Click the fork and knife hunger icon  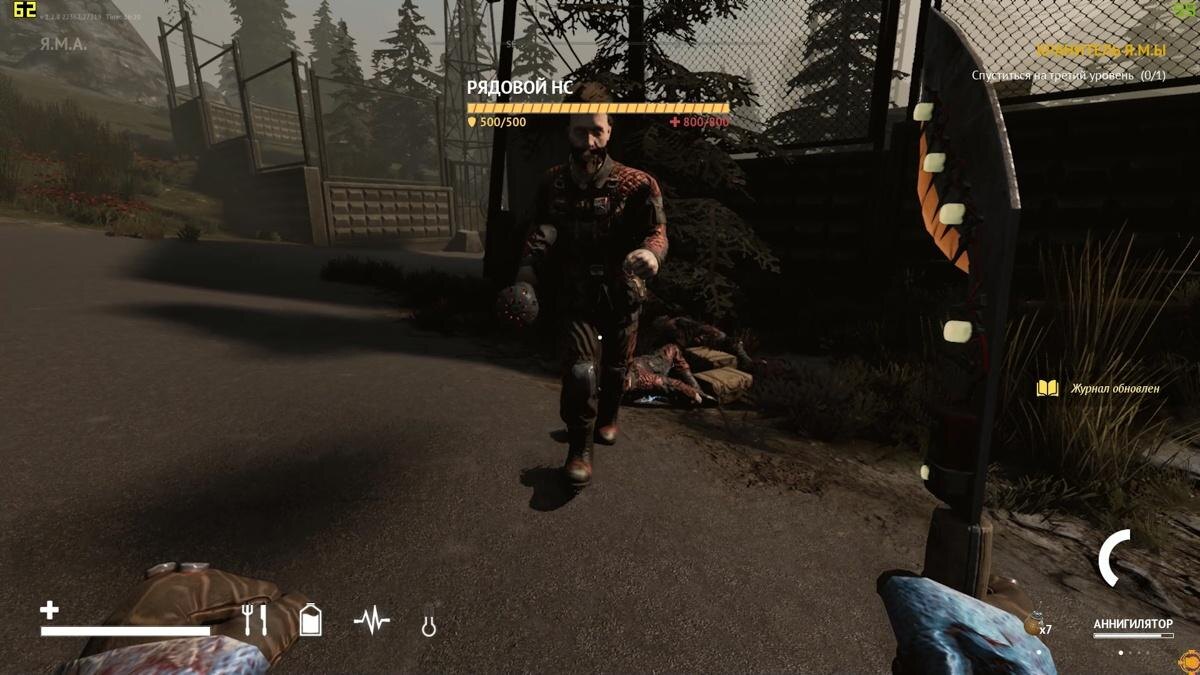255,620
